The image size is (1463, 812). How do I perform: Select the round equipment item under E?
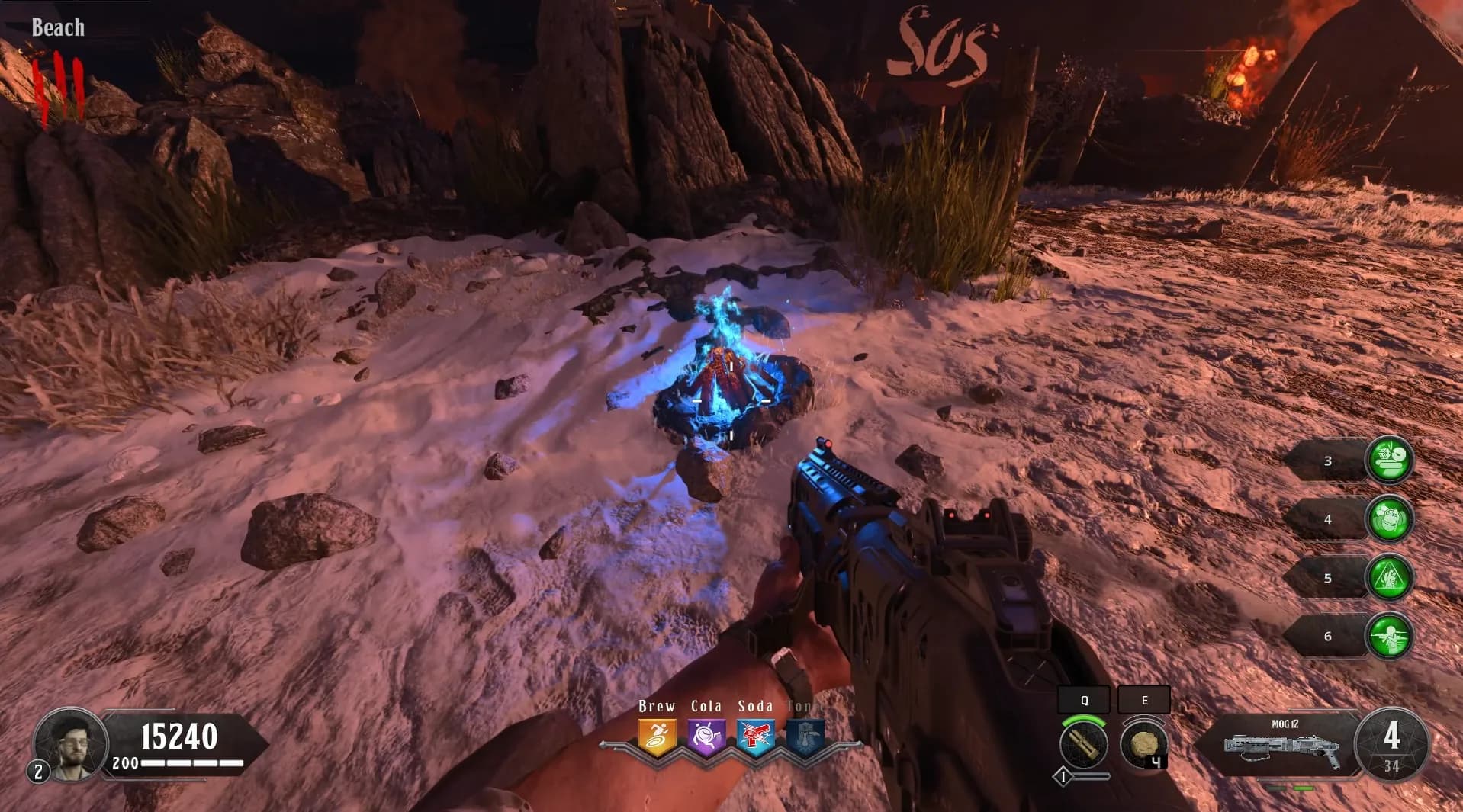(1143, 744)
